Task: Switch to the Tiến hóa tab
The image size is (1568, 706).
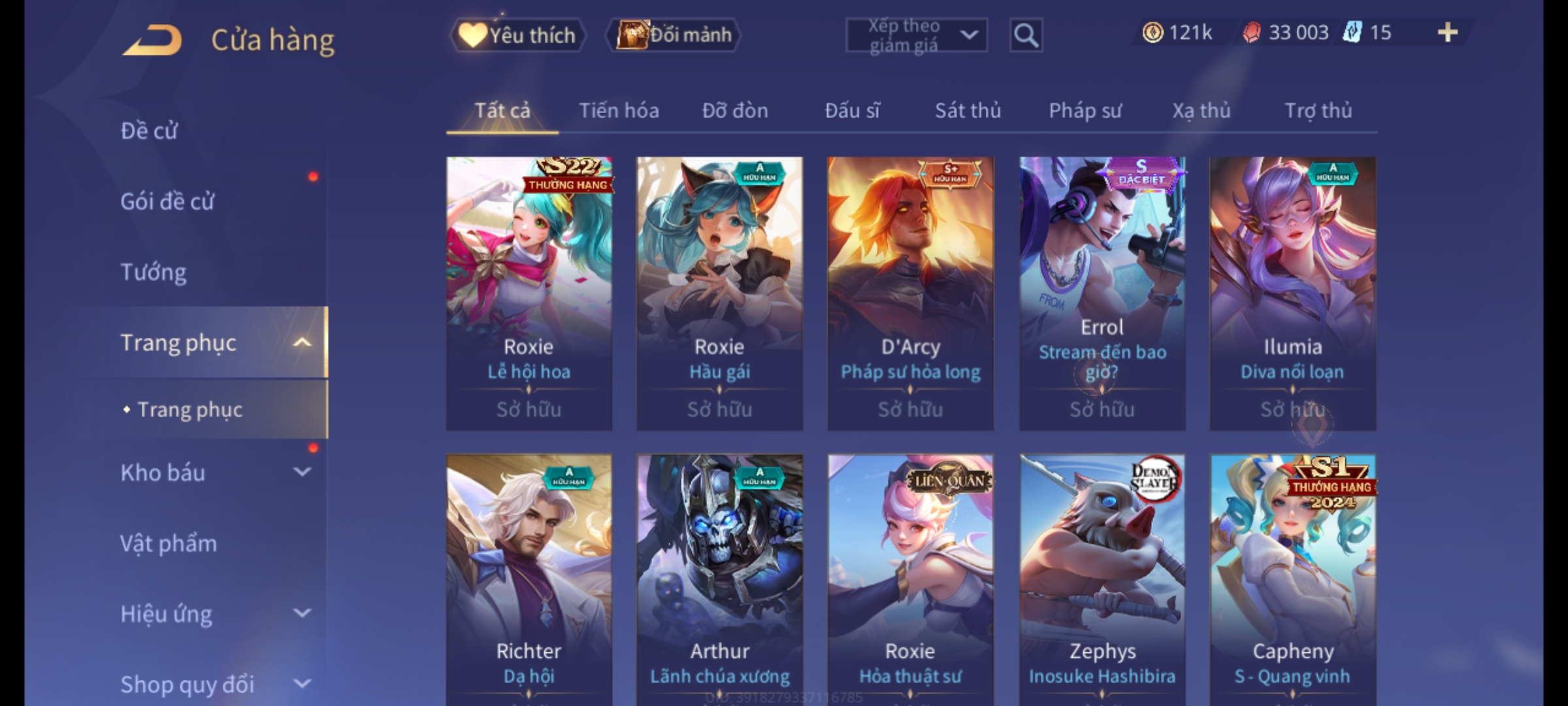Action: tap(619, 110)
